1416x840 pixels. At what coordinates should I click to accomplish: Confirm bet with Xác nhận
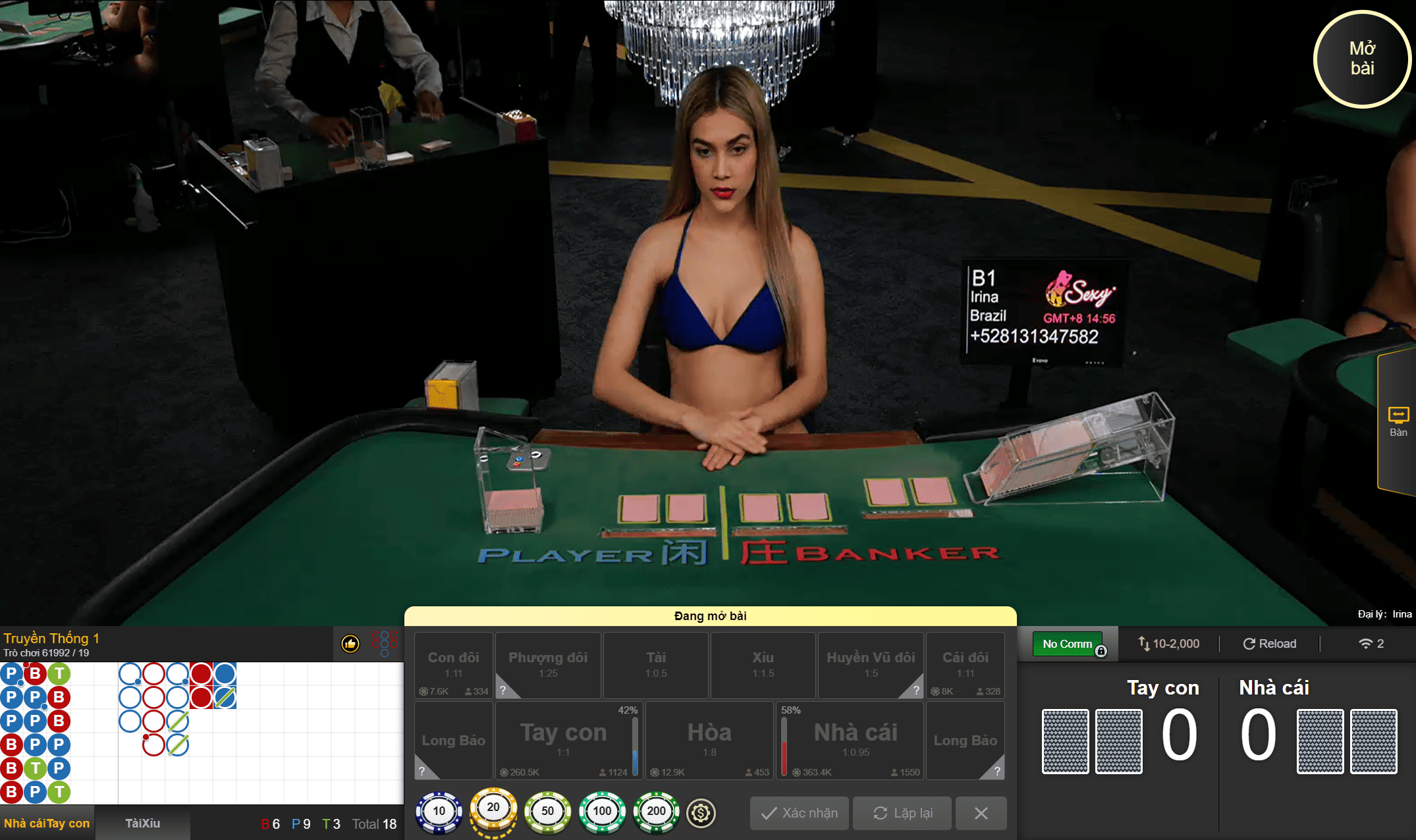799,813
